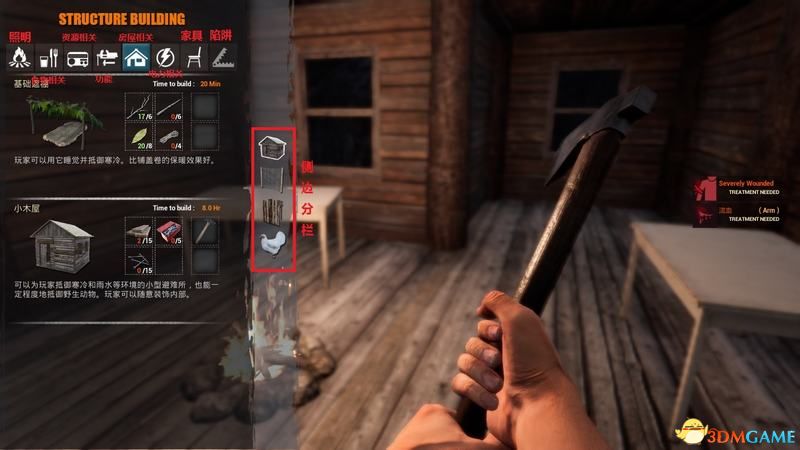Open the workbench function category
Screen dimensions: 800x450
tap(106, 57)
